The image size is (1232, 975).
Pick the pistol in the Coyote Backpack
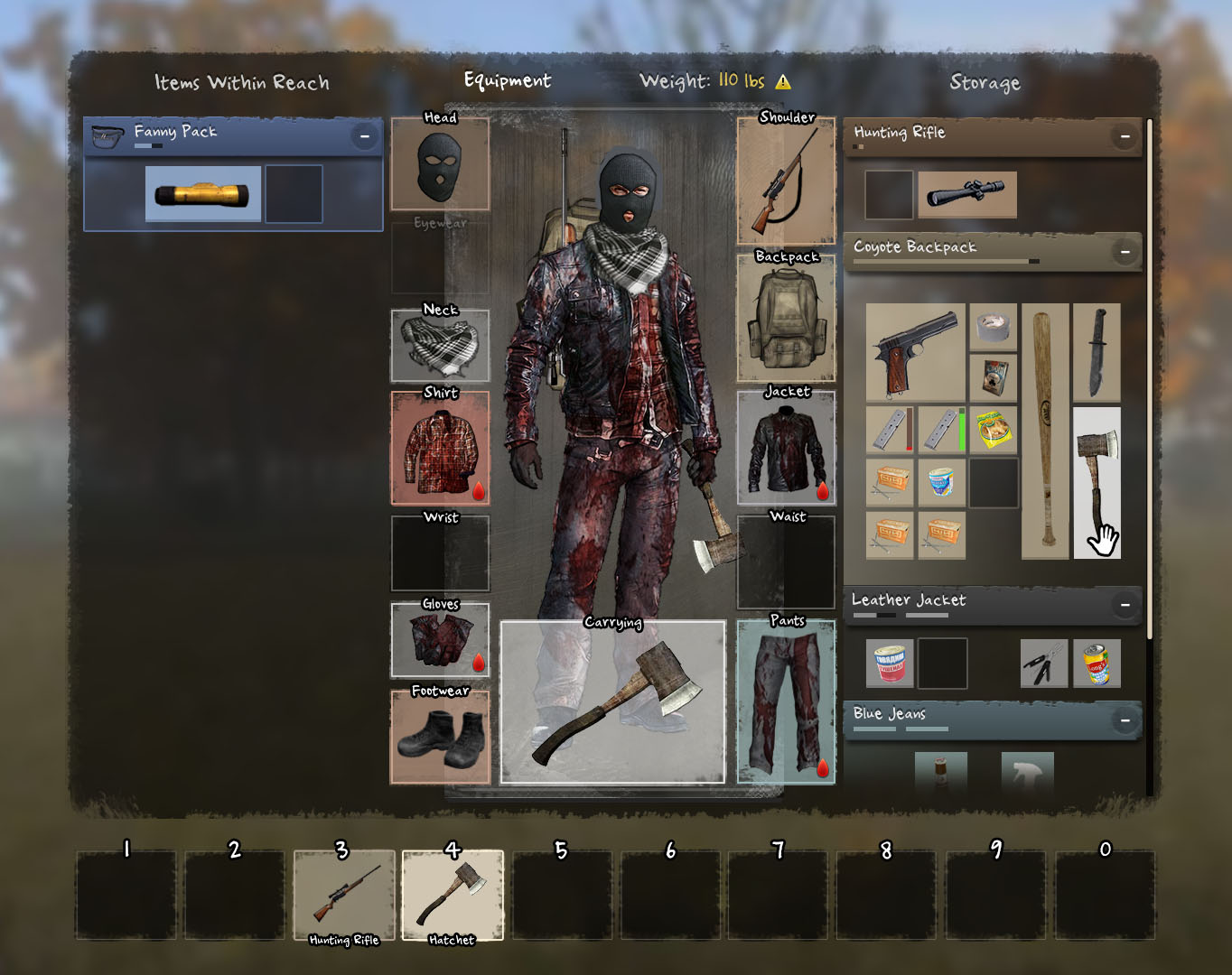pos(915,352)
